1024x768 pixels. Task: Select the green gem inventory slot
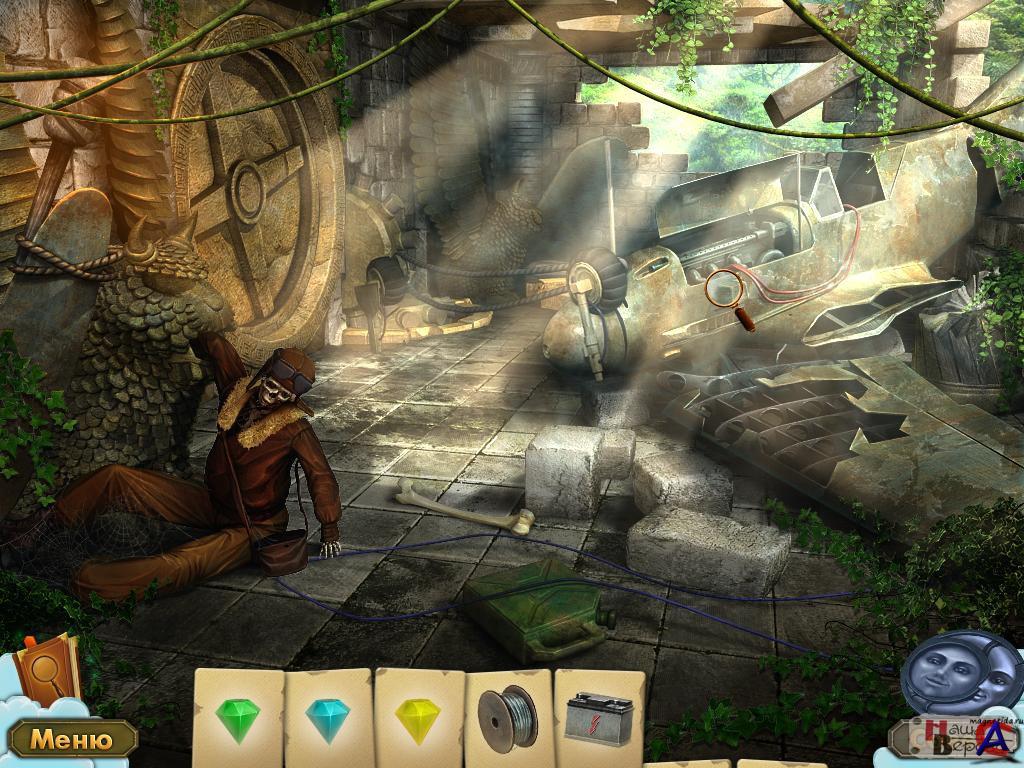[237, 718]
